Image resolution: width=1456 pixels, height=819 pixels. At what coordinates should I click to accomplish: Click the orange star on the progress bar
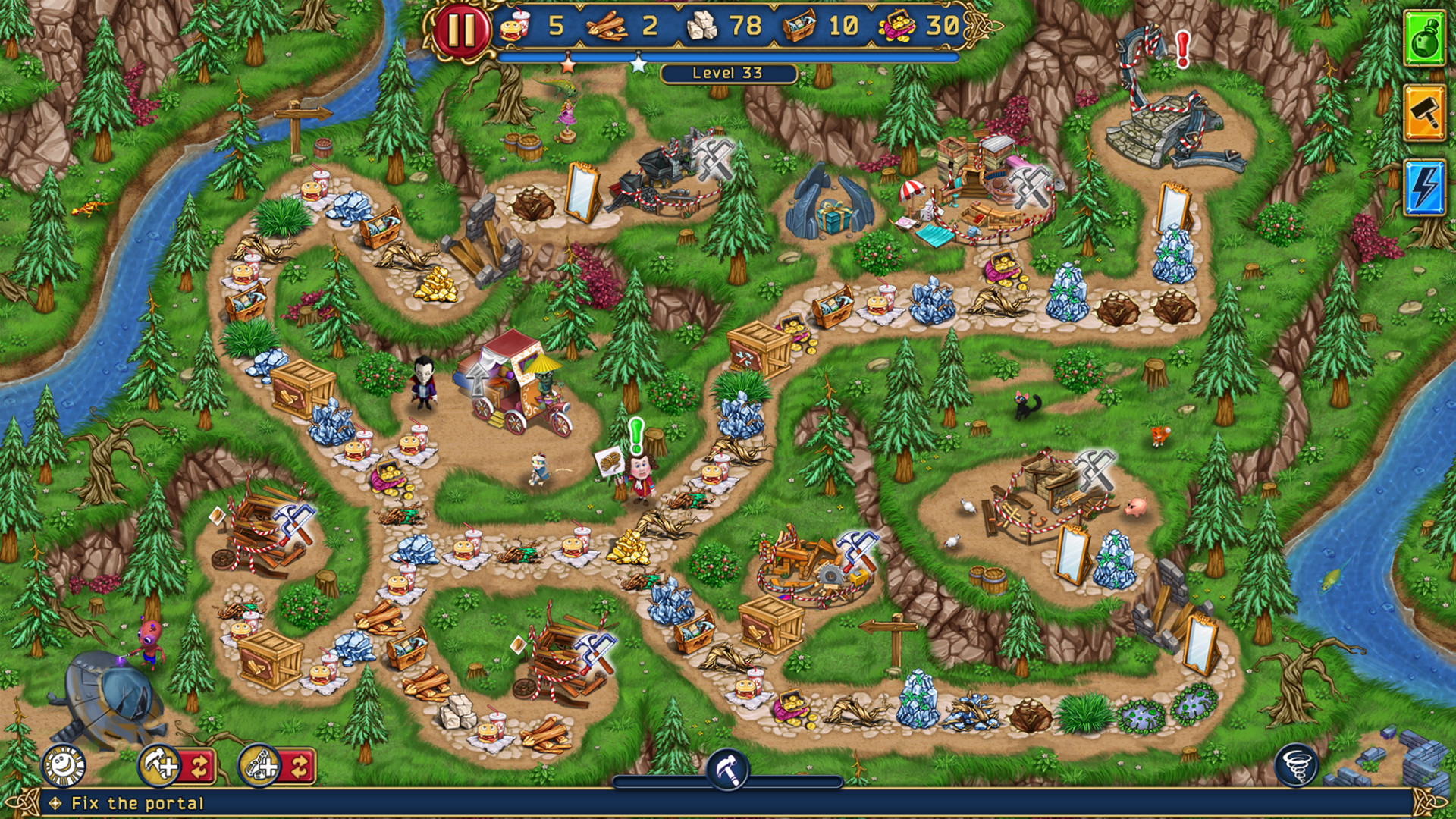pos(566,65)
